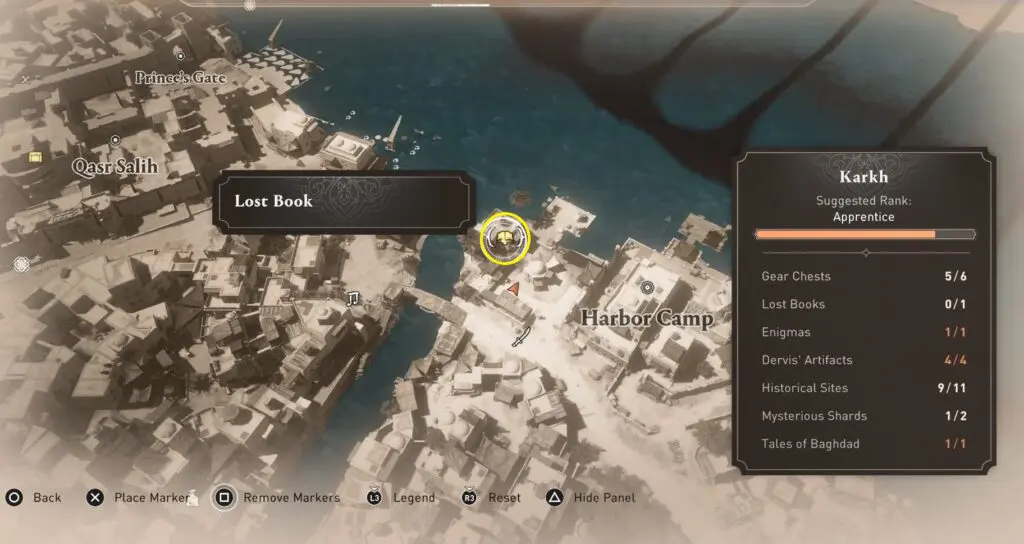Select the Dervis' Artifacts row
The width and height of the screenshot is (1024, 544).
(x=864, y=360)
